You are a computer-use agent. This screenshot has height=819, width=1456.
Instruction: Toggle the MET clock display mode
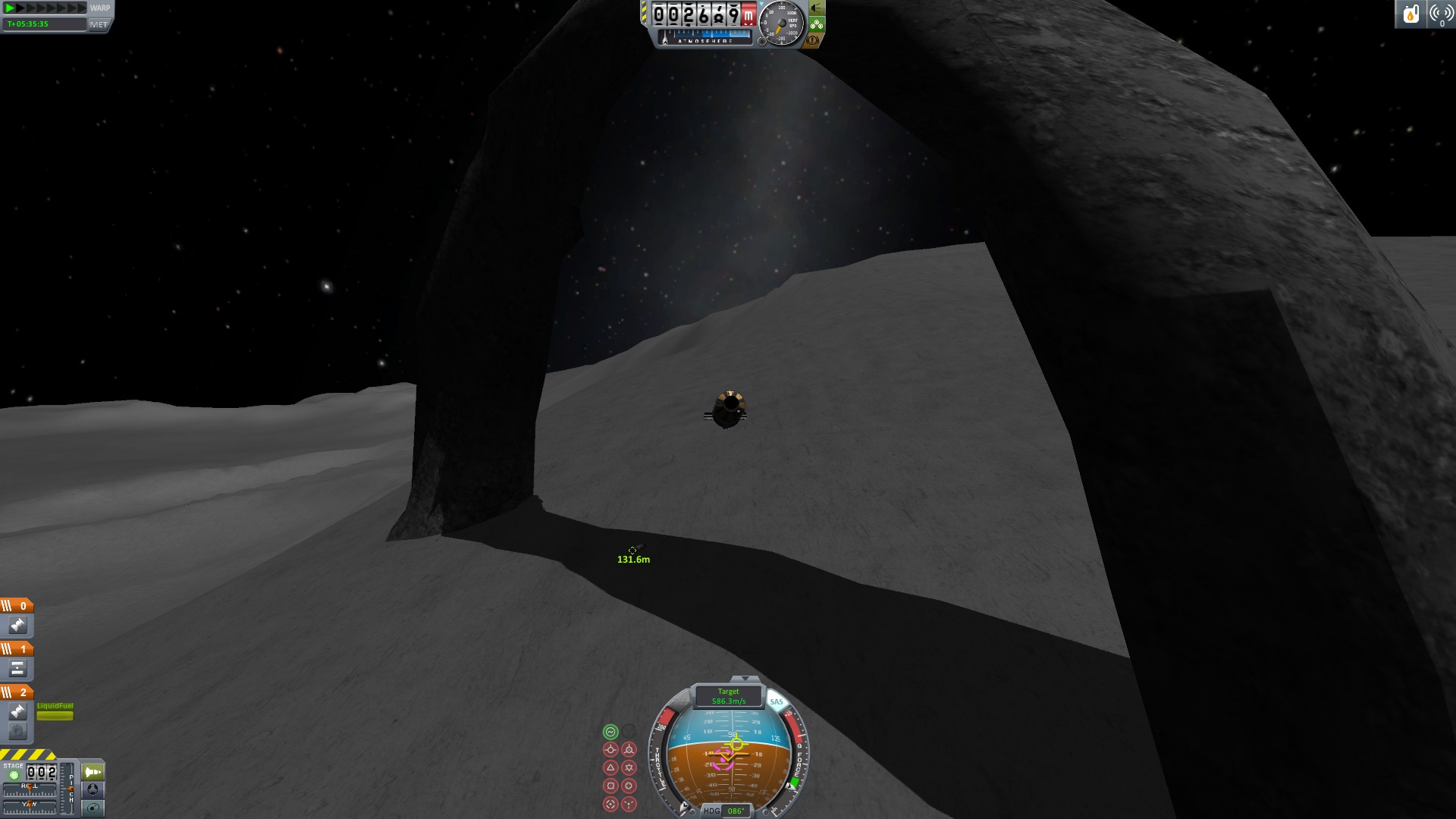pyautogui.click(x=99, y=24)
